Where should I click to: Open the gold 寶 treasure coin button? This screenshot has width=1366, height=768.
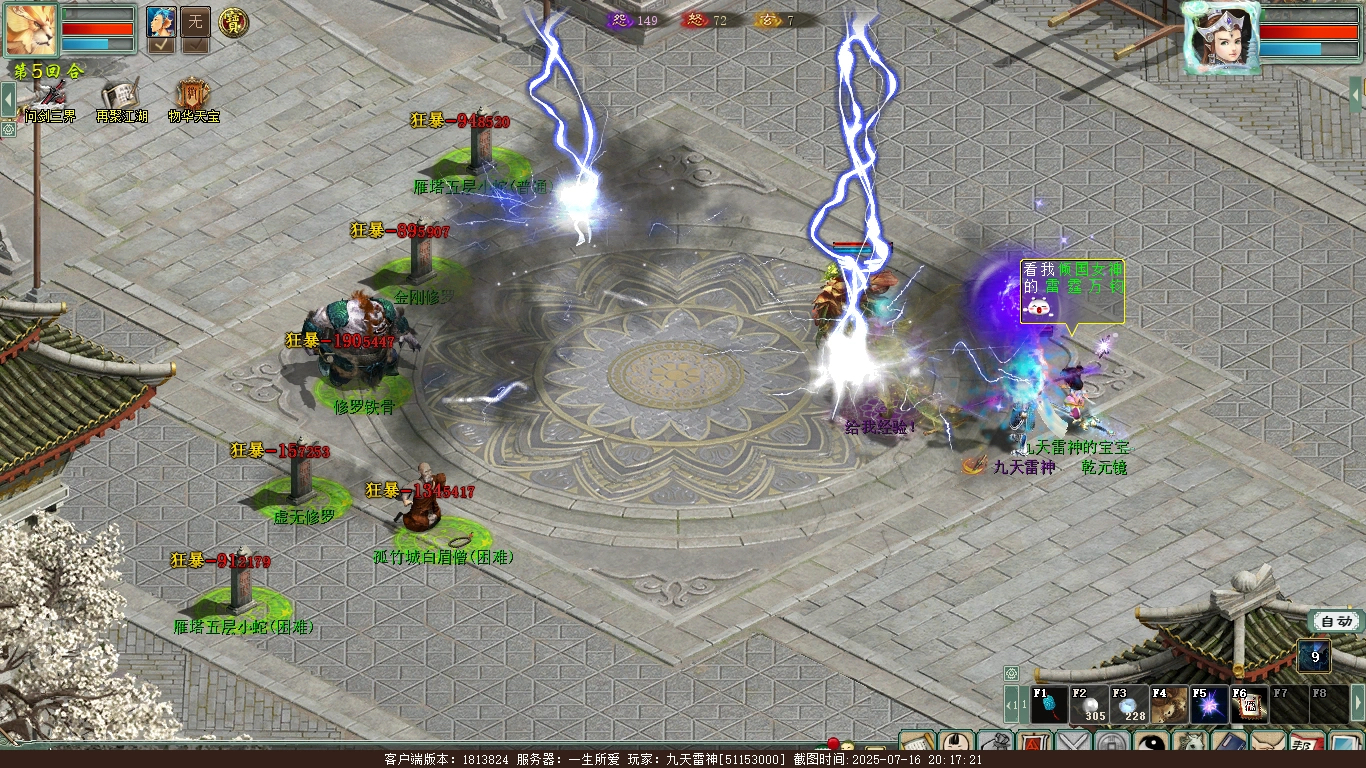click(233, 21)
